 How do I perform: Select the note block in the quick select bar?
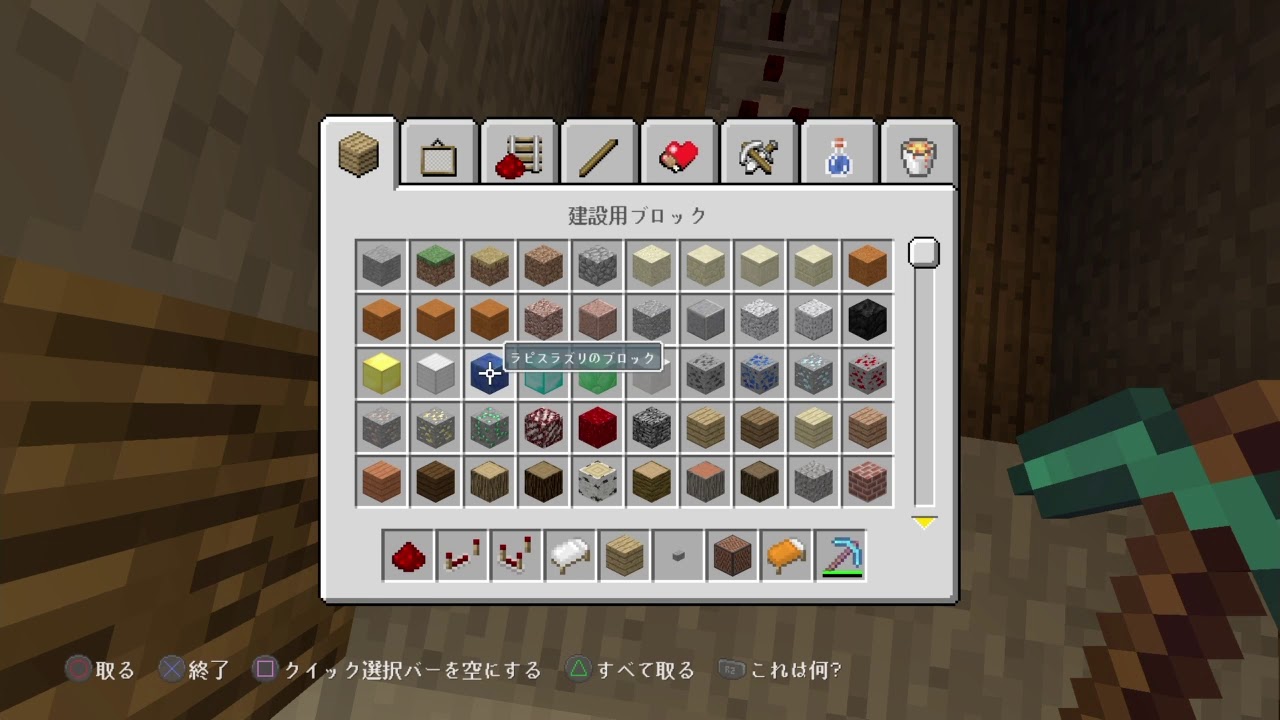(731, 556)
